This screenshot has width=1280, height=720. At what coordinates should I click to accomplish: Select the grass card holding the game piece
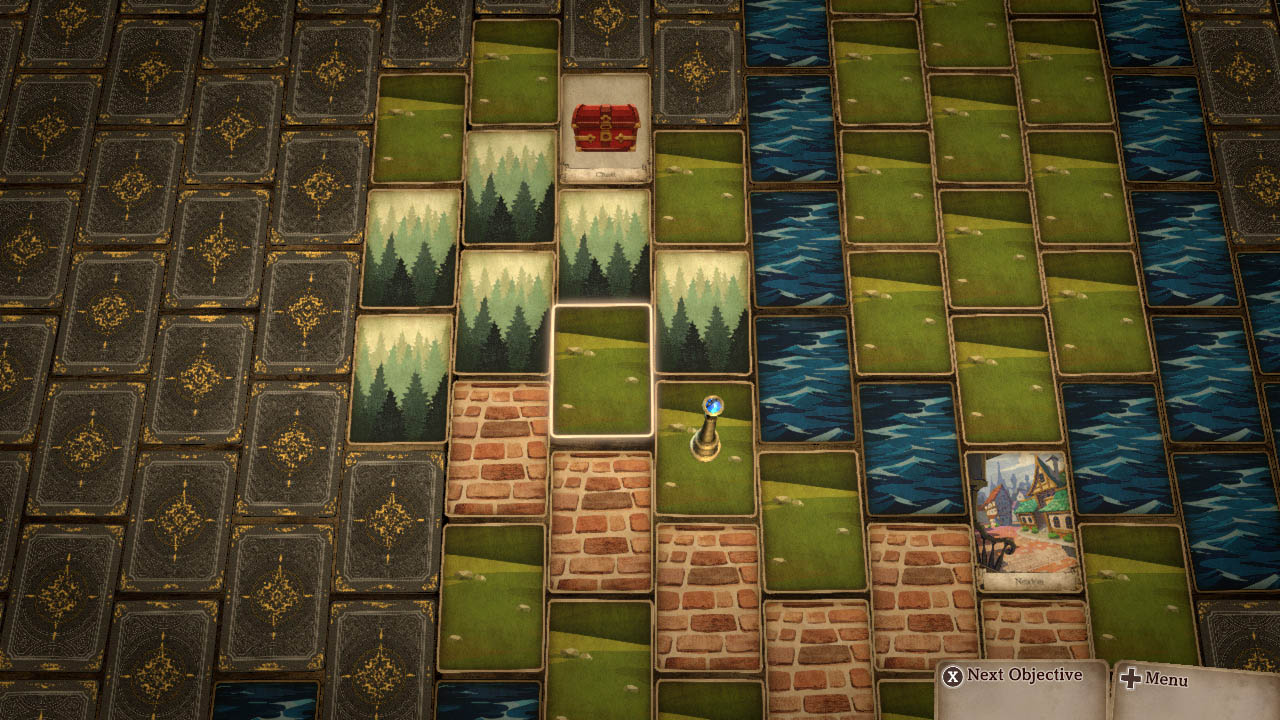(706, 450)
